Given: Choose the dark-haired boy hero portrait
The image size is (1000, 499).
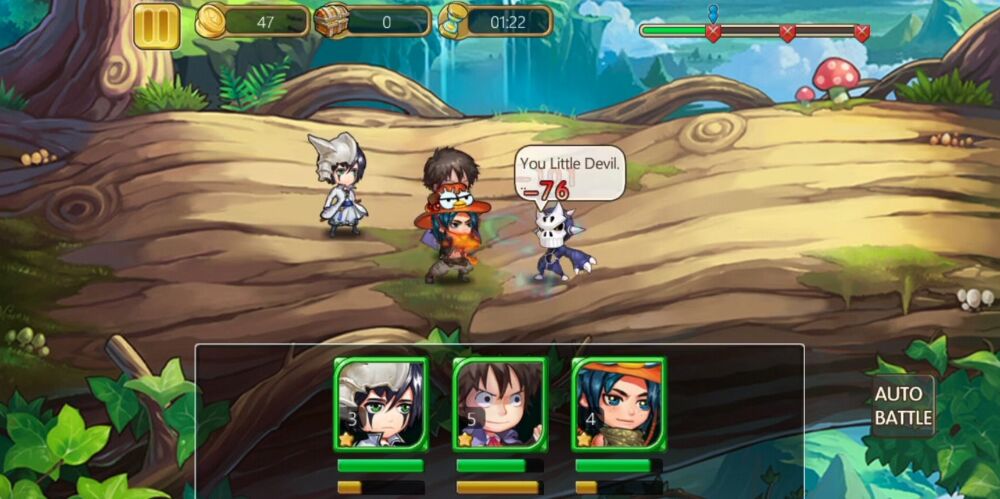Looking at the screenshot, I should tap(500, 402).
